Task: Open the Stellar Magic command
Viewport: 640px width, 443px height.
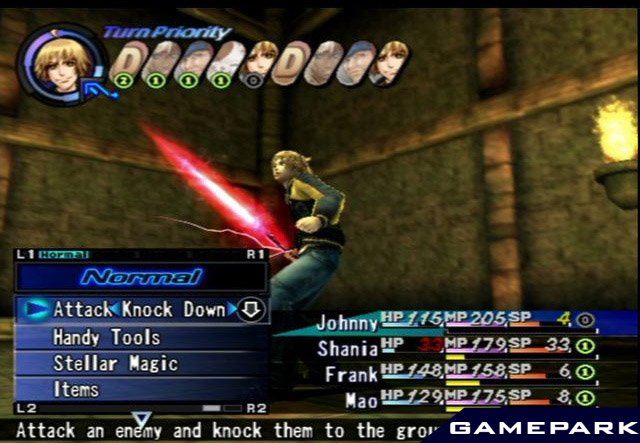Action: tap(115, 363)
